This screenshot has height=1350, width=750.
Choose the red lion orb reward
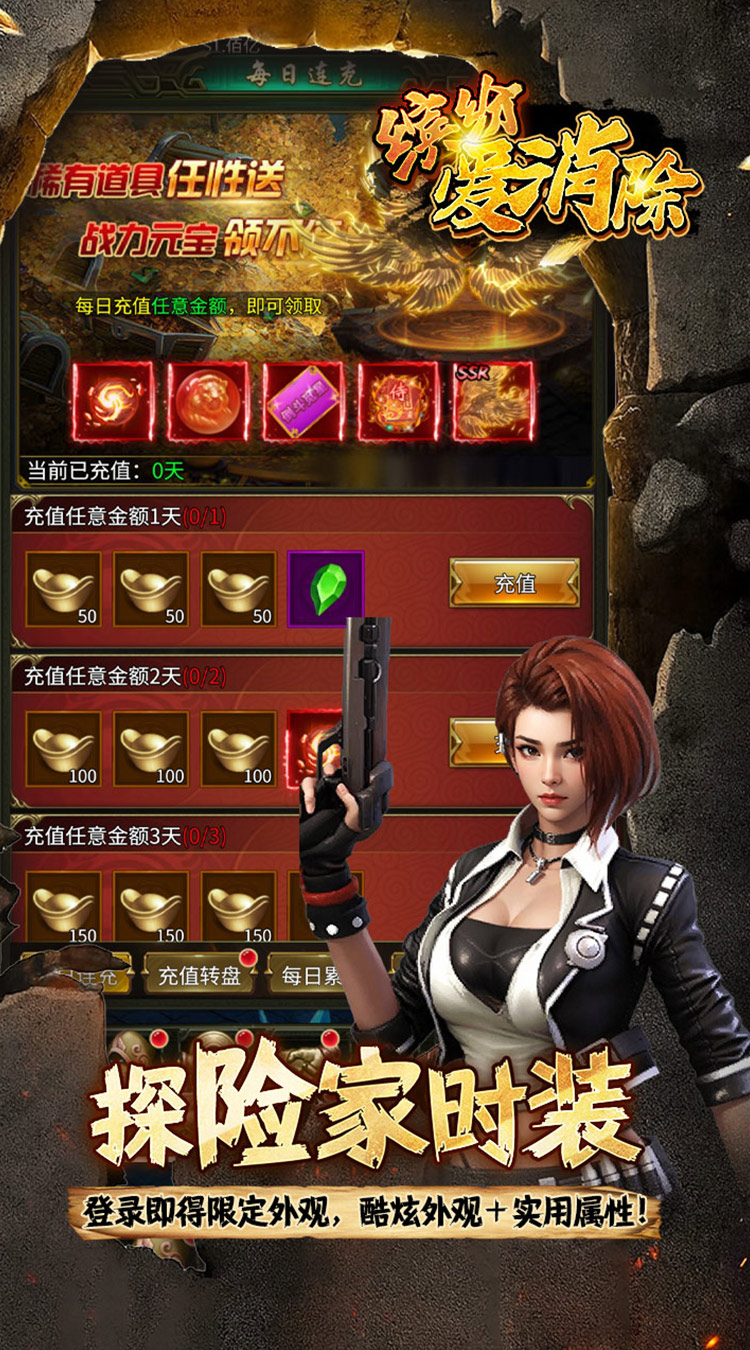pos(208,401)
